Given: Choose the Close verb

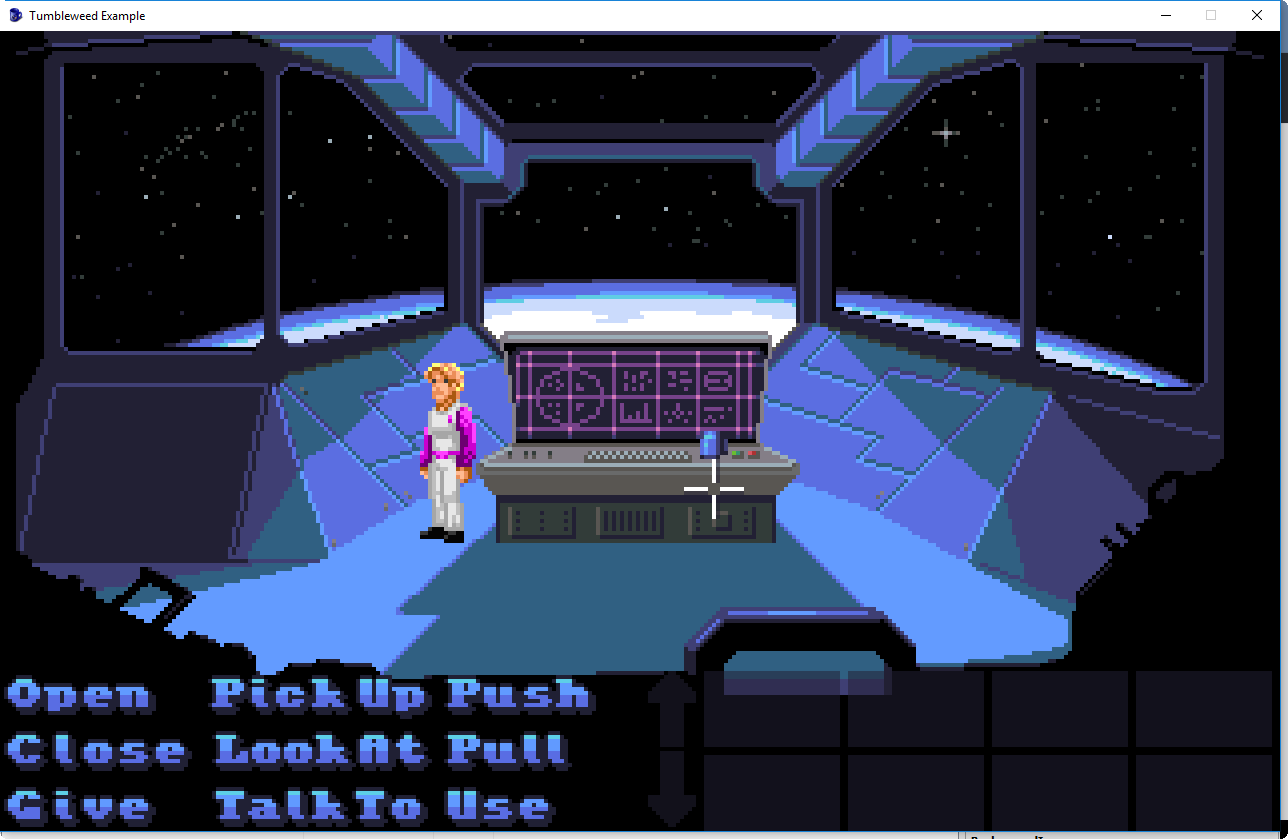Looking at the screenshot, I should coord(97,750).
